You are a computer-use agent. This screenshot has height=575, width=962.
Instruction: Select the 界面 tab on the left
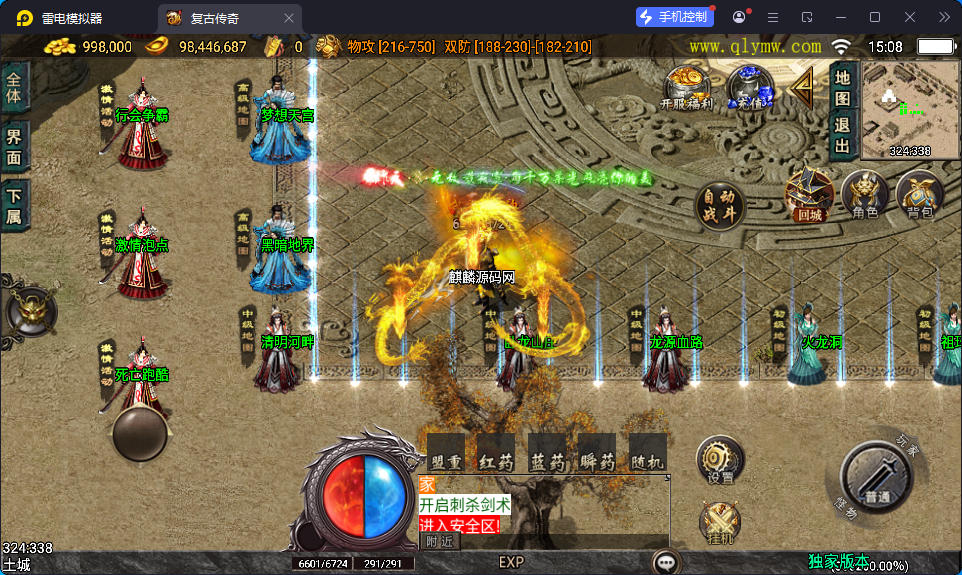(14, 147)
